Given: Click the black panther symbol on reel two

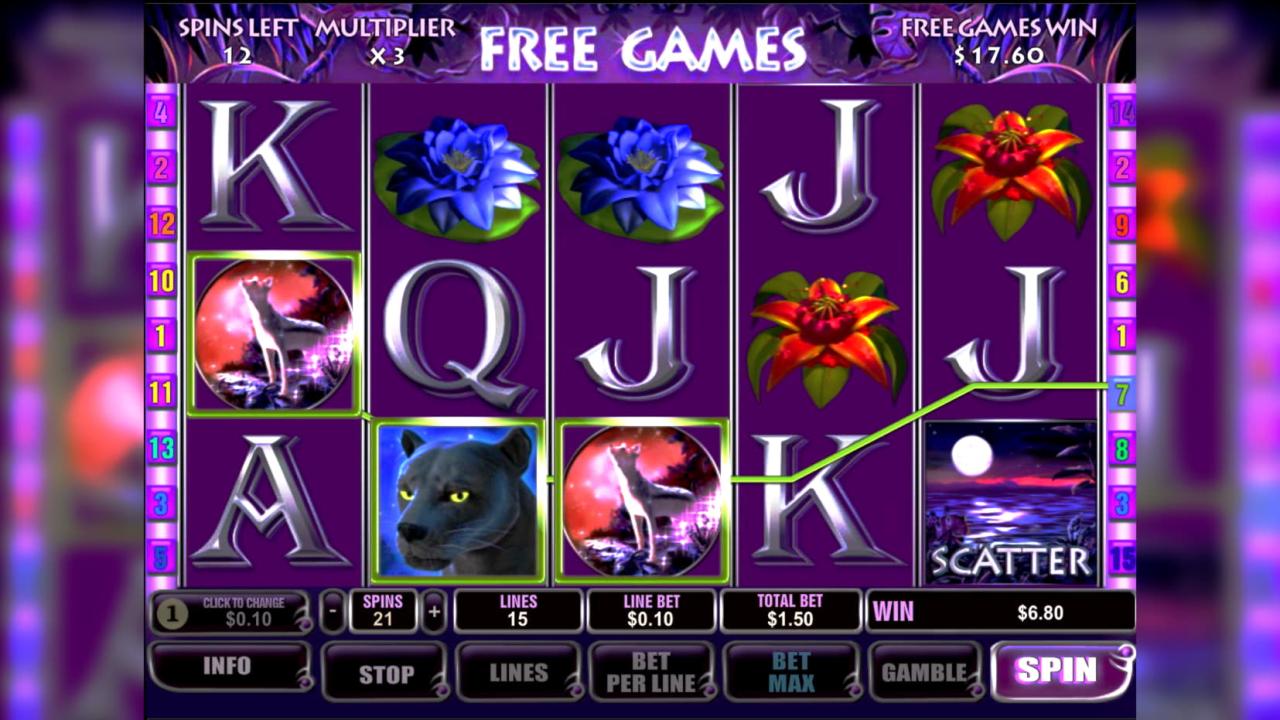Looking at the screenshot, I should pyautogui.click(x=458, y=500).
